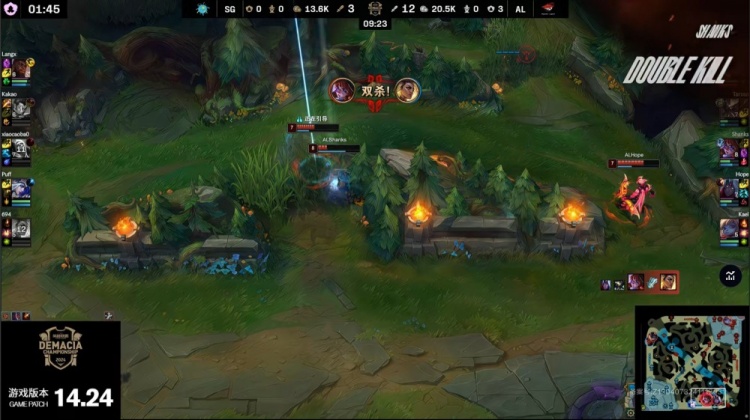Click the minimap

pos(691,362)
